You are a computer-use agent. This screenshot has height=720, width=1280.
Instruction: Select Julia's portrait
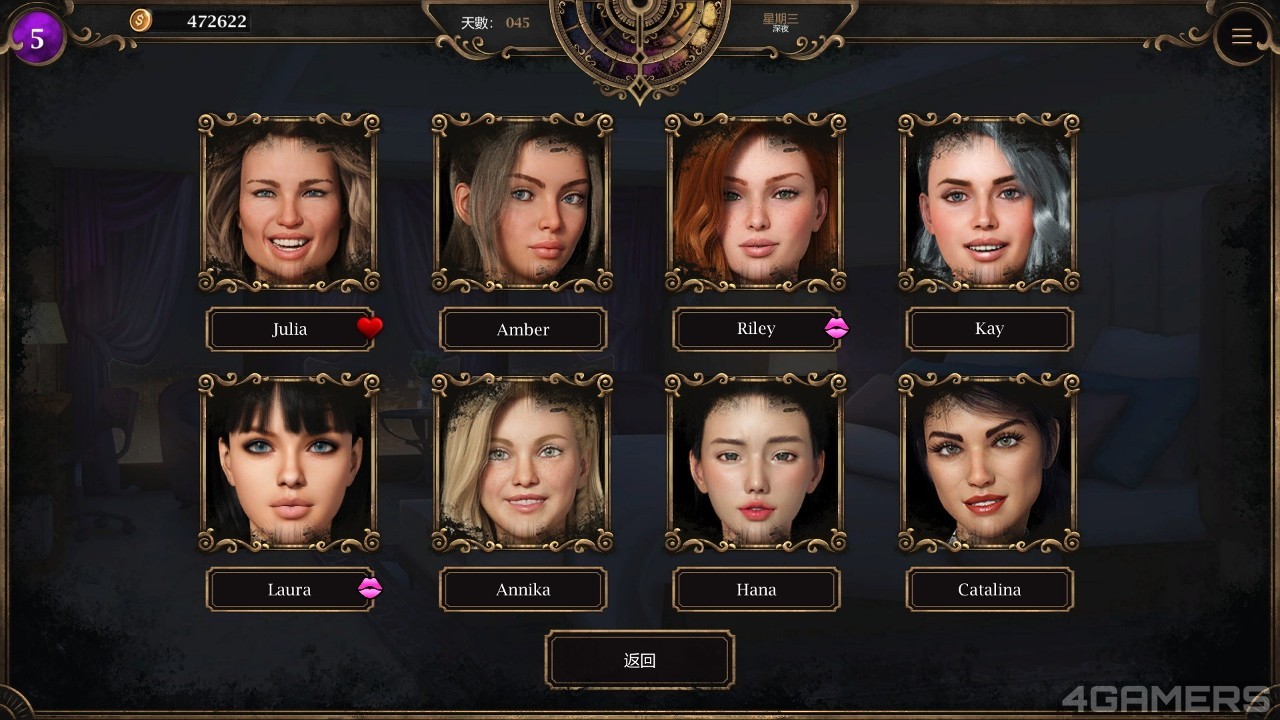click(289, 203)
